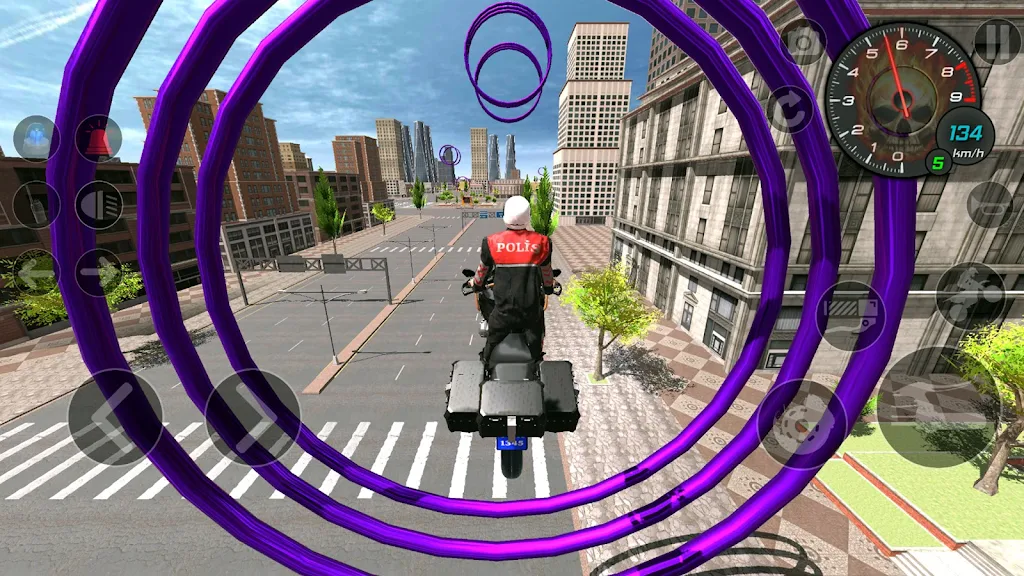
Task: Activate the red alarm siren button
Action: point(98,139)
